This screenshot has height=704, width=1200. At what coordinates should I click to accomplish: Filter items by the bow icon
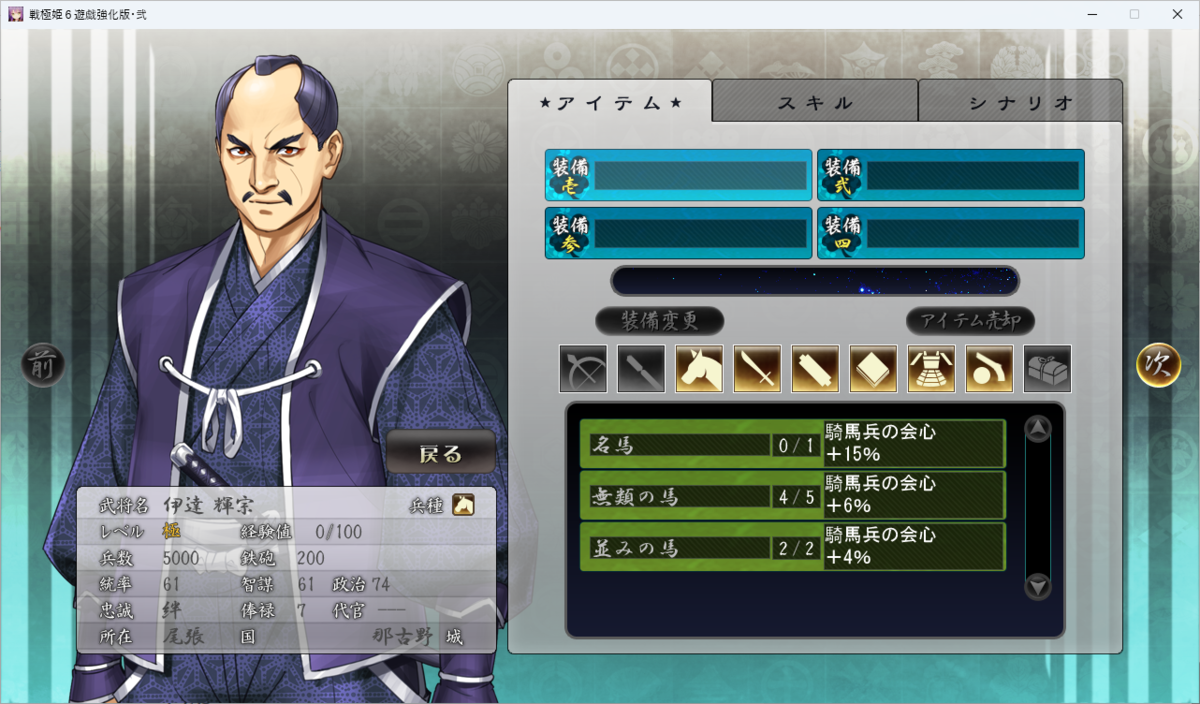[x=583, y=369]
